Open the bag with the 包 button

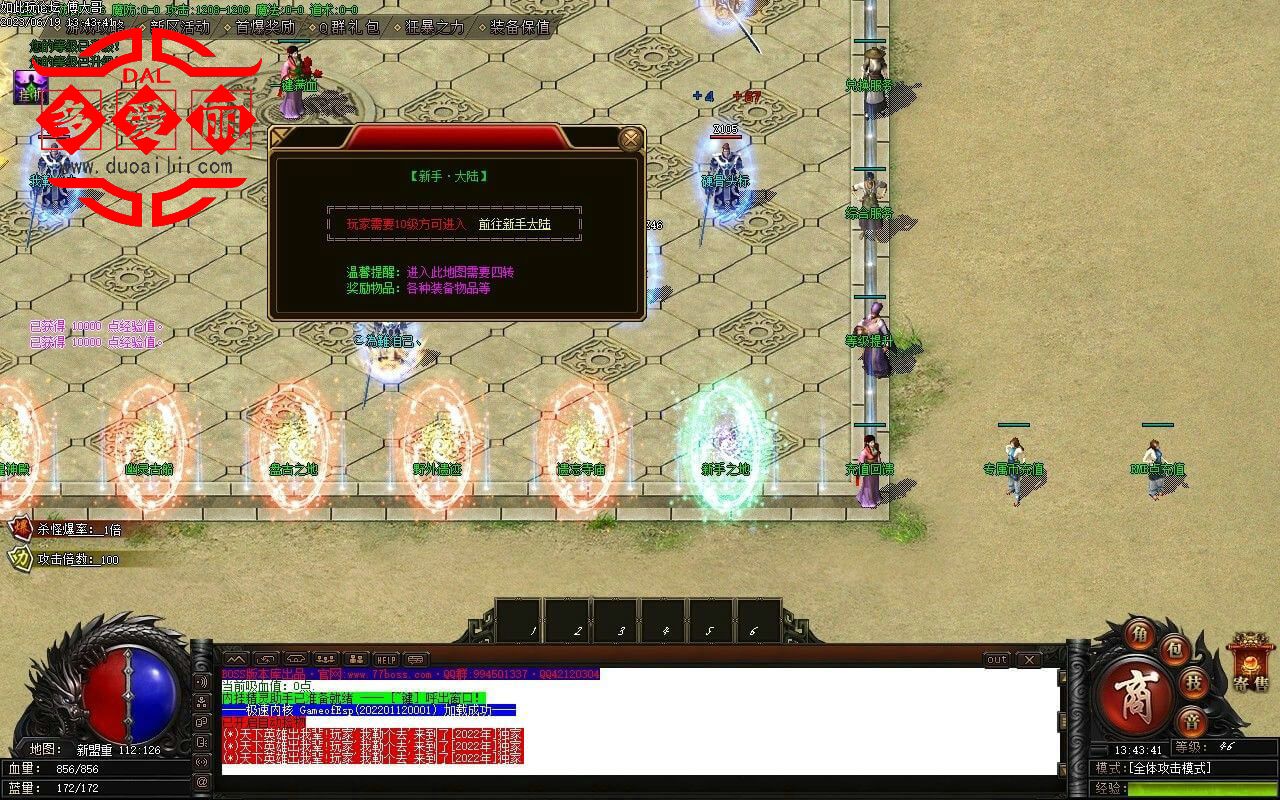1176,649
